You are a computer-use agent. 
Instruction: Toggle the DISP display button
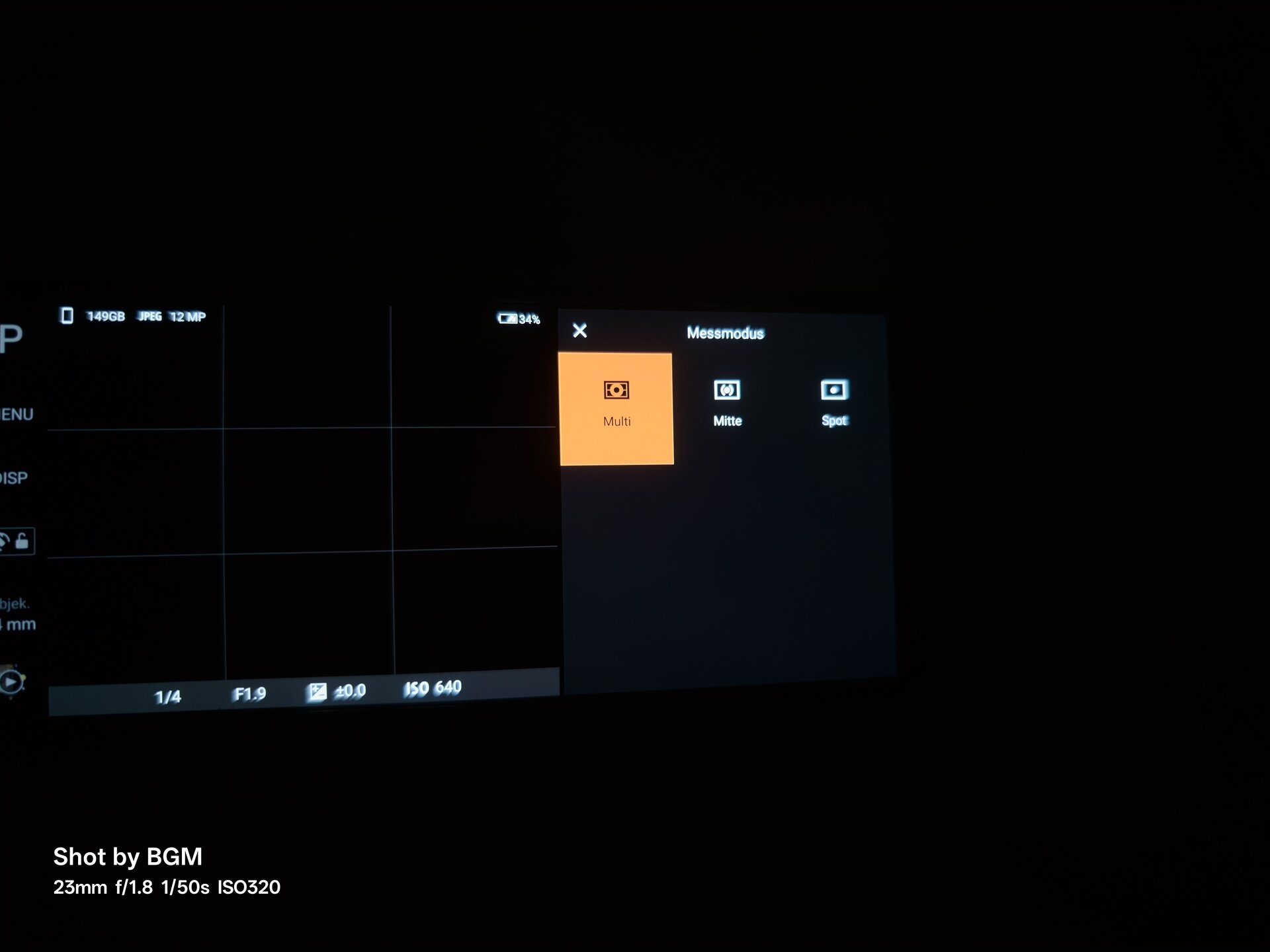[x=14, y=478]
